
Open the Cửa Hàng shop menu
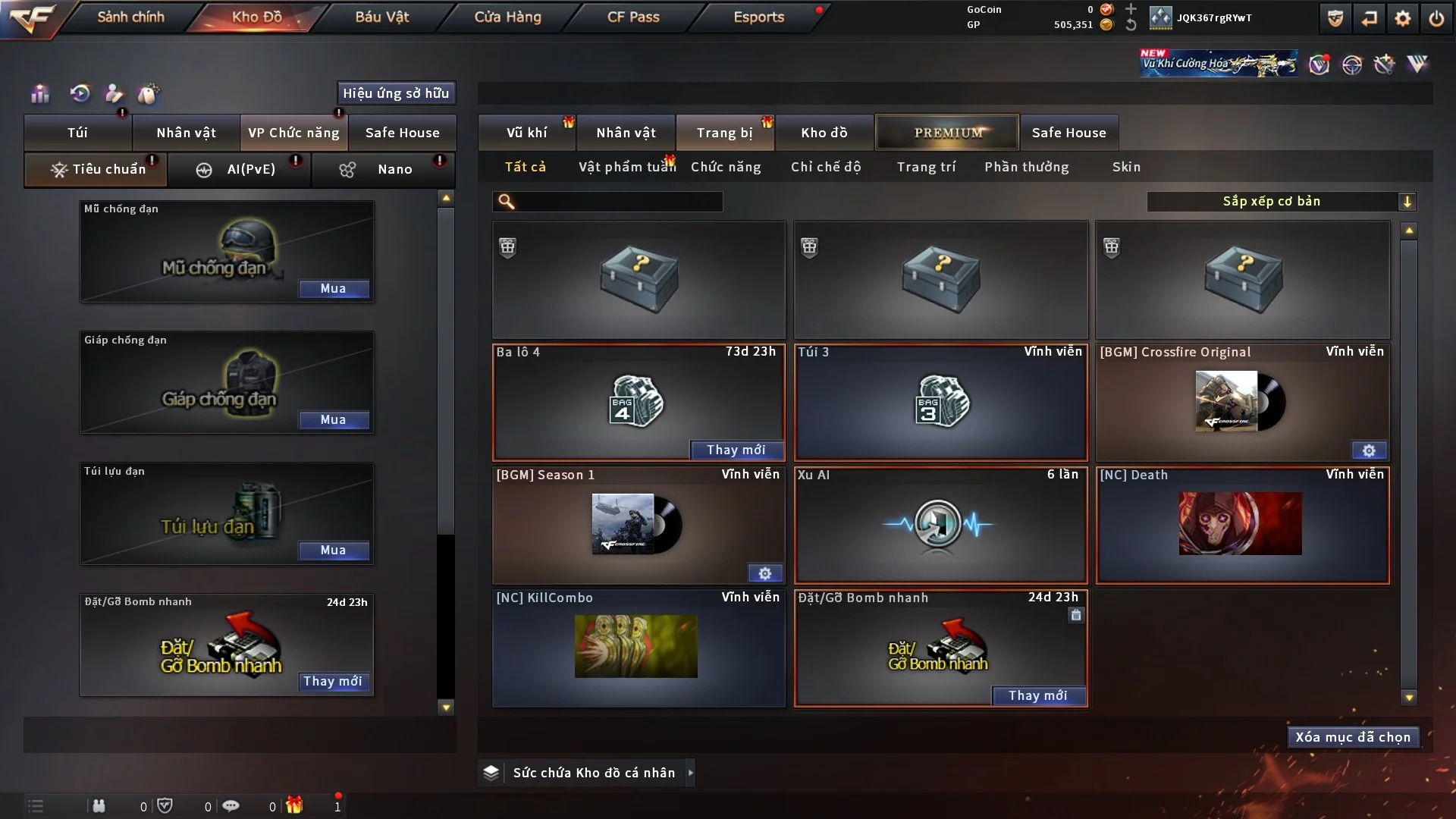coord(507,17)
